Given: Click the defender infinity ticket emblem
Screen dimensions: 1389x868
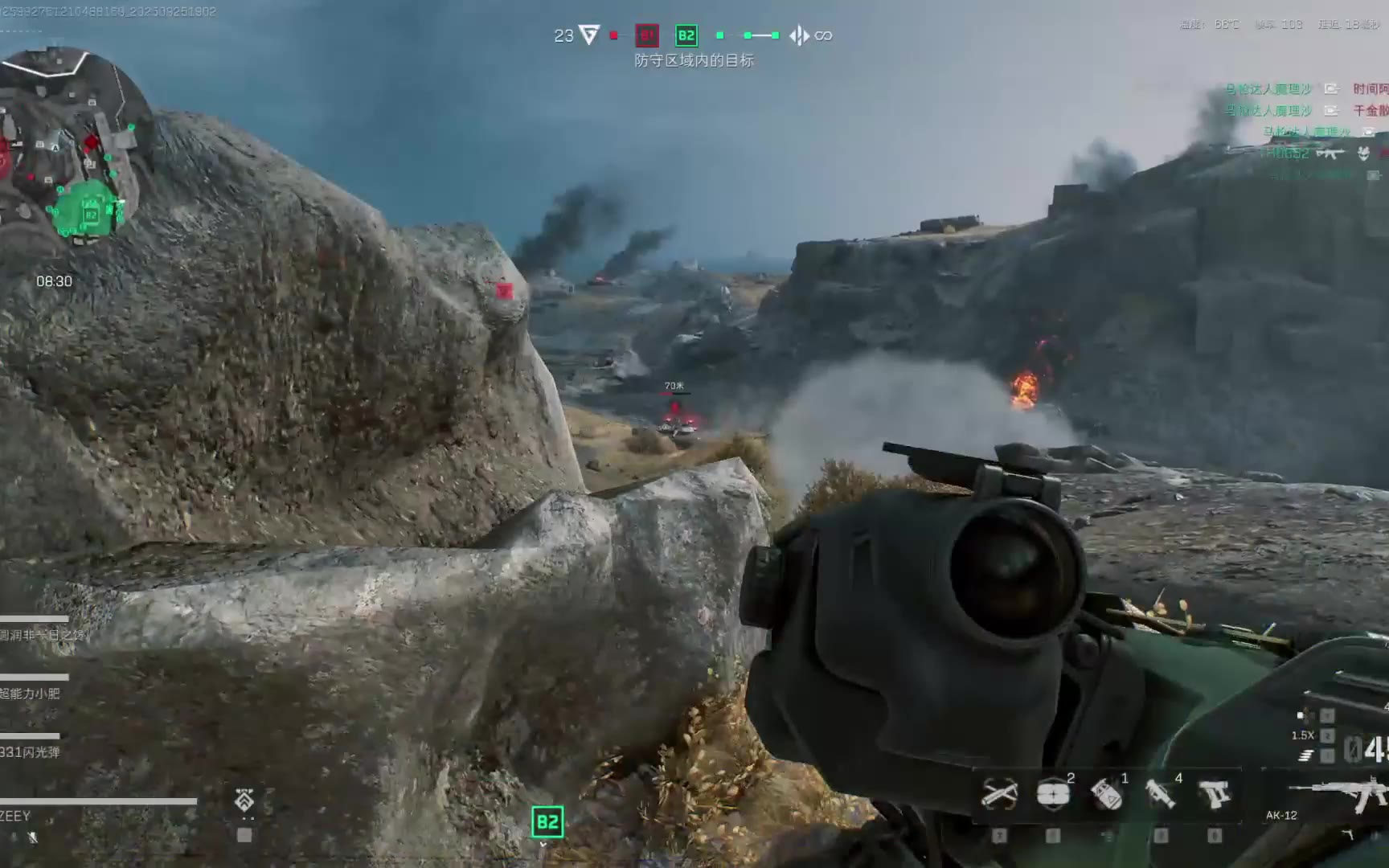Looking at the screenshot, I should coord(800,35).
